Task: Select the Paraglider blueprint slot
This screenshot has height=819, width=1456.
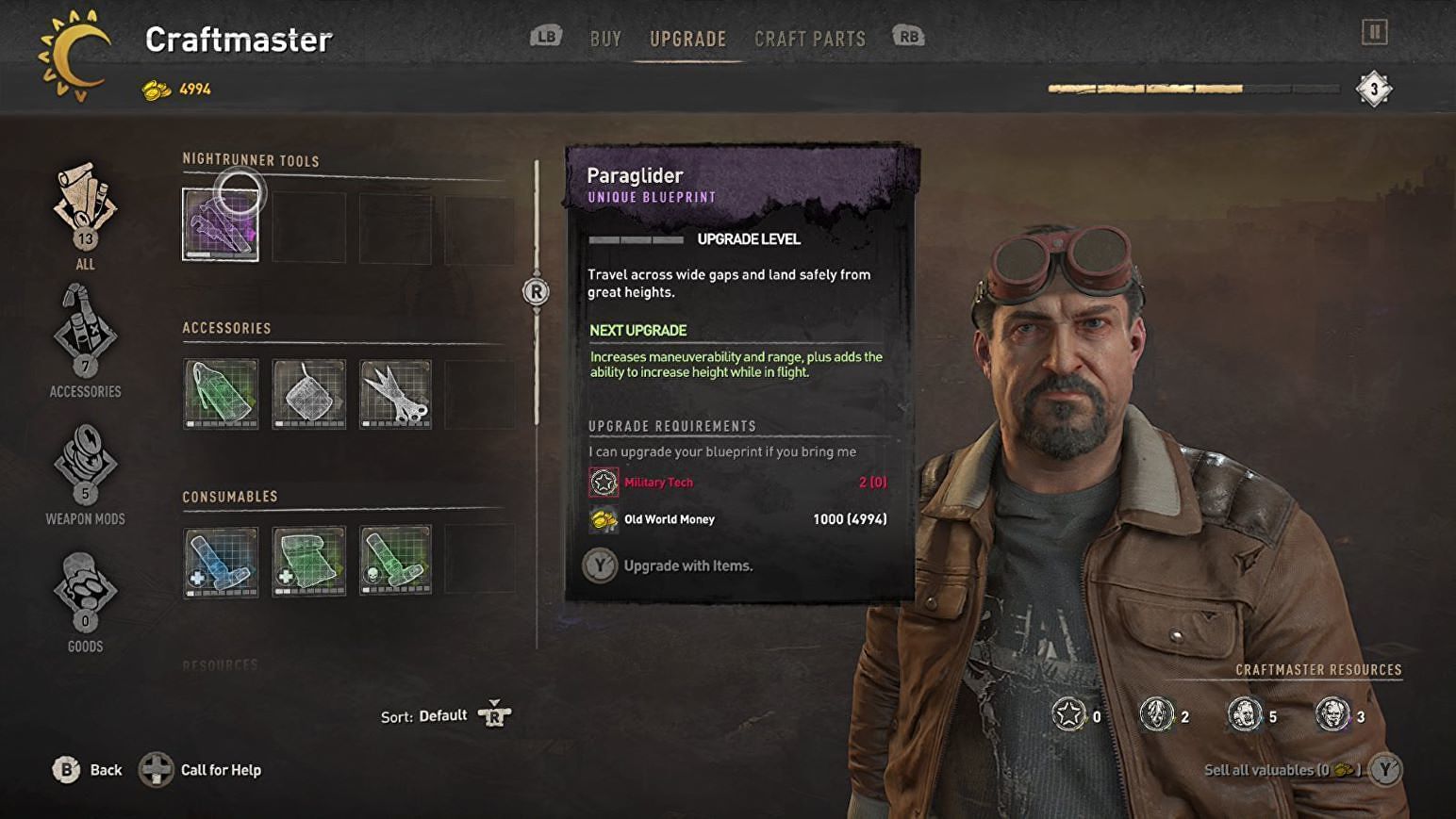Action: click(x=221, y=224)
